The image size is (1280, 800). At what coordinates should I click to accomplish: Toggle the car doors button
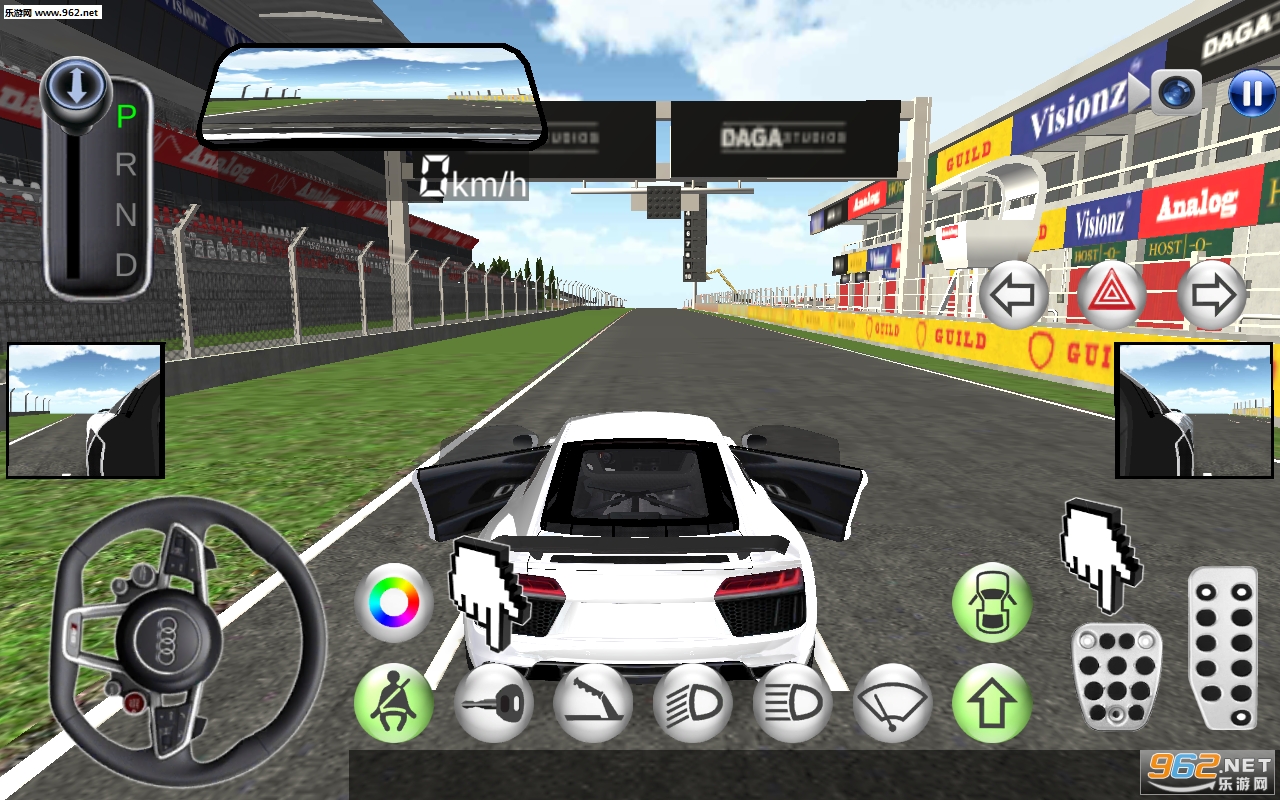point(991,603)
